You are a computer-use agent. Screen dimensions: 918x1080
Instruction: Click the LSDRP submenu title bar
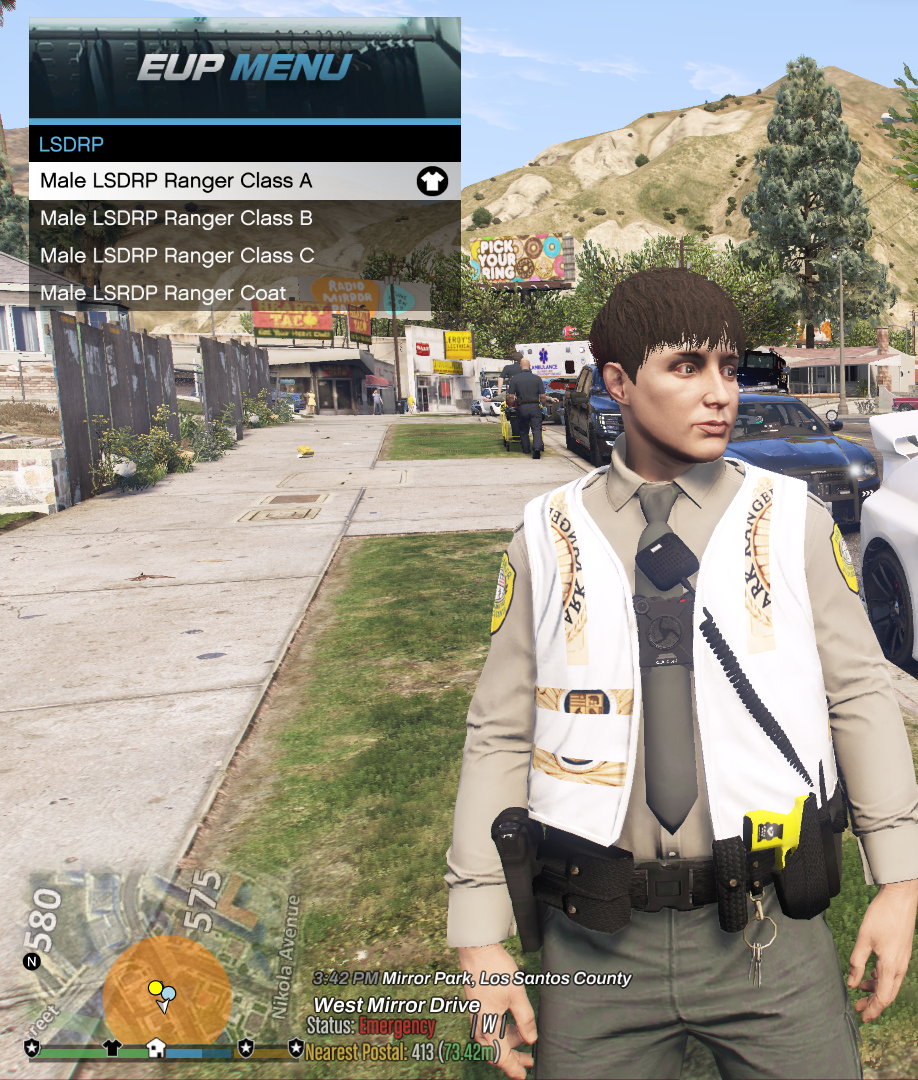point(245,144)
